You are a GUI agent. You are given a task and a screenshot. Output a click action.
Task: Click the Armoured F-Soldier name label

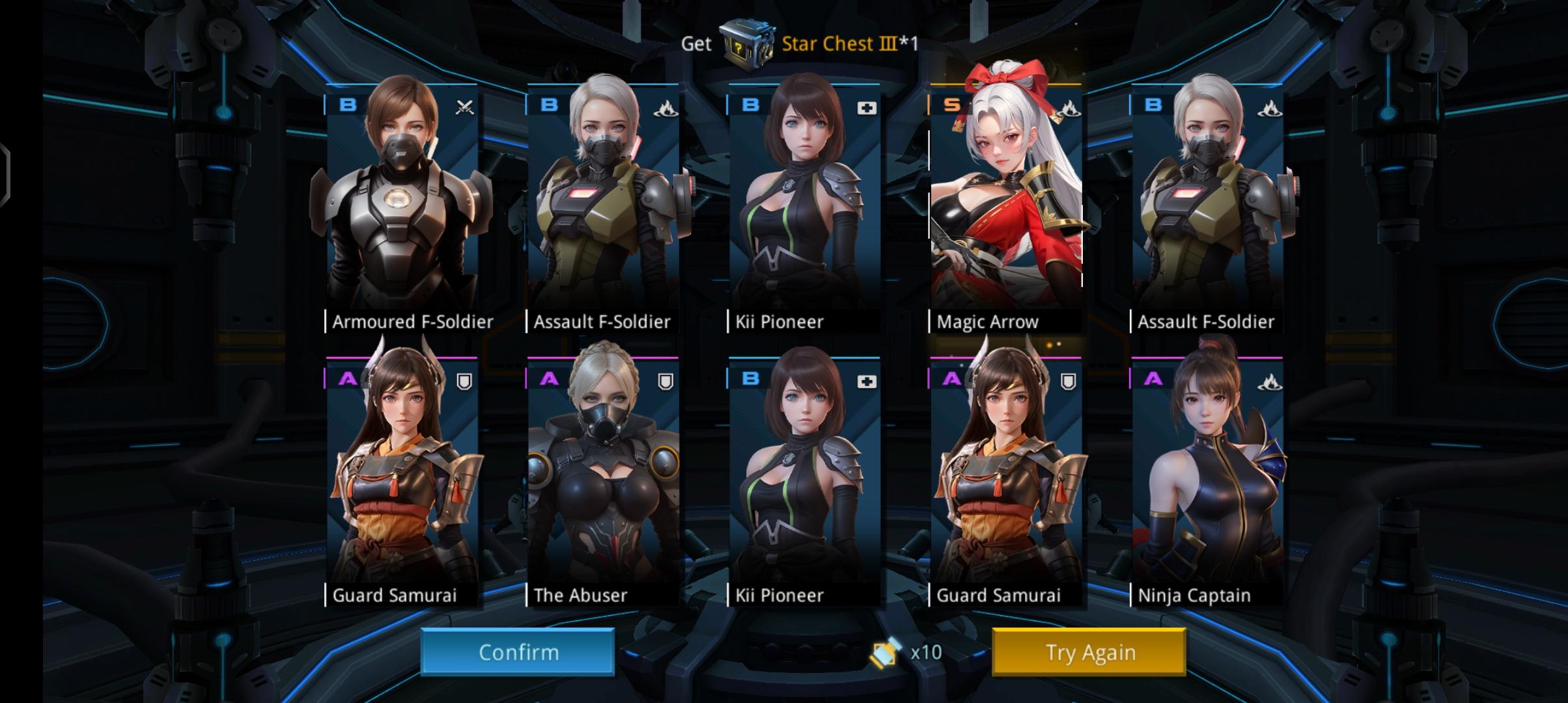coord(412,321)
